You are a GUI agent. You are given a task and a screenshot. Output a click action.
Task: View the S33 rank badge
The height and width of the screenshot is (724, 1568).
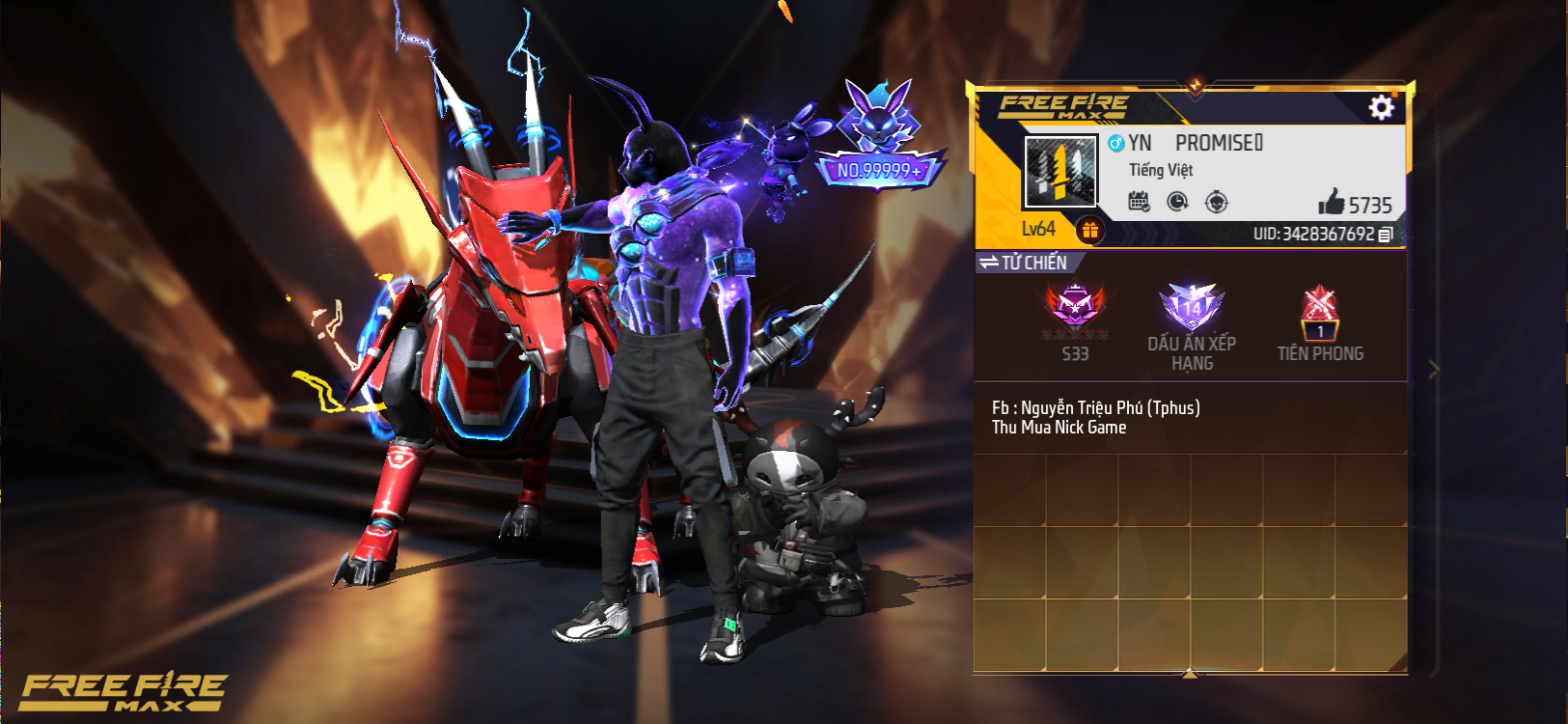[1075, 311]
